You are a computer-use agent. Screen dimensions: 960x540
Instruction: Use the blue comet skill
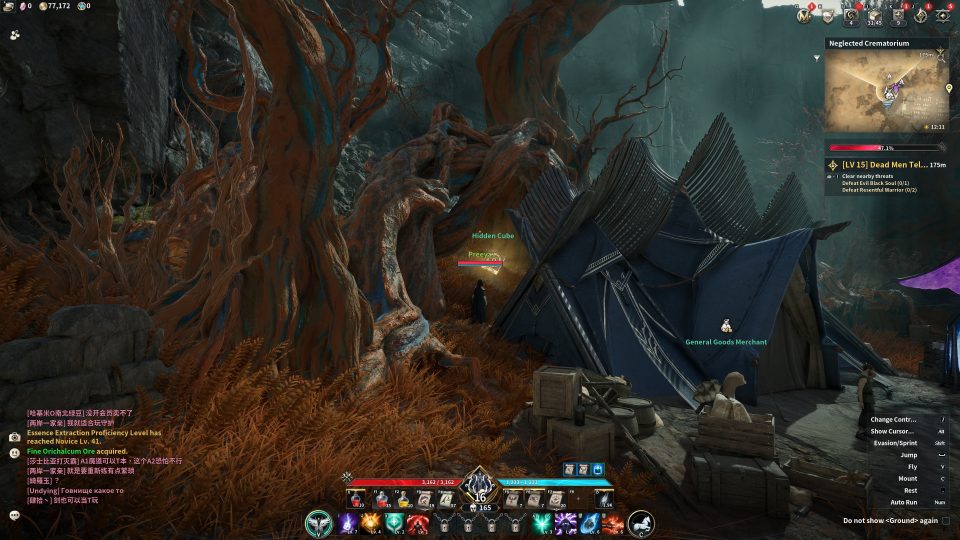(588, 522)
